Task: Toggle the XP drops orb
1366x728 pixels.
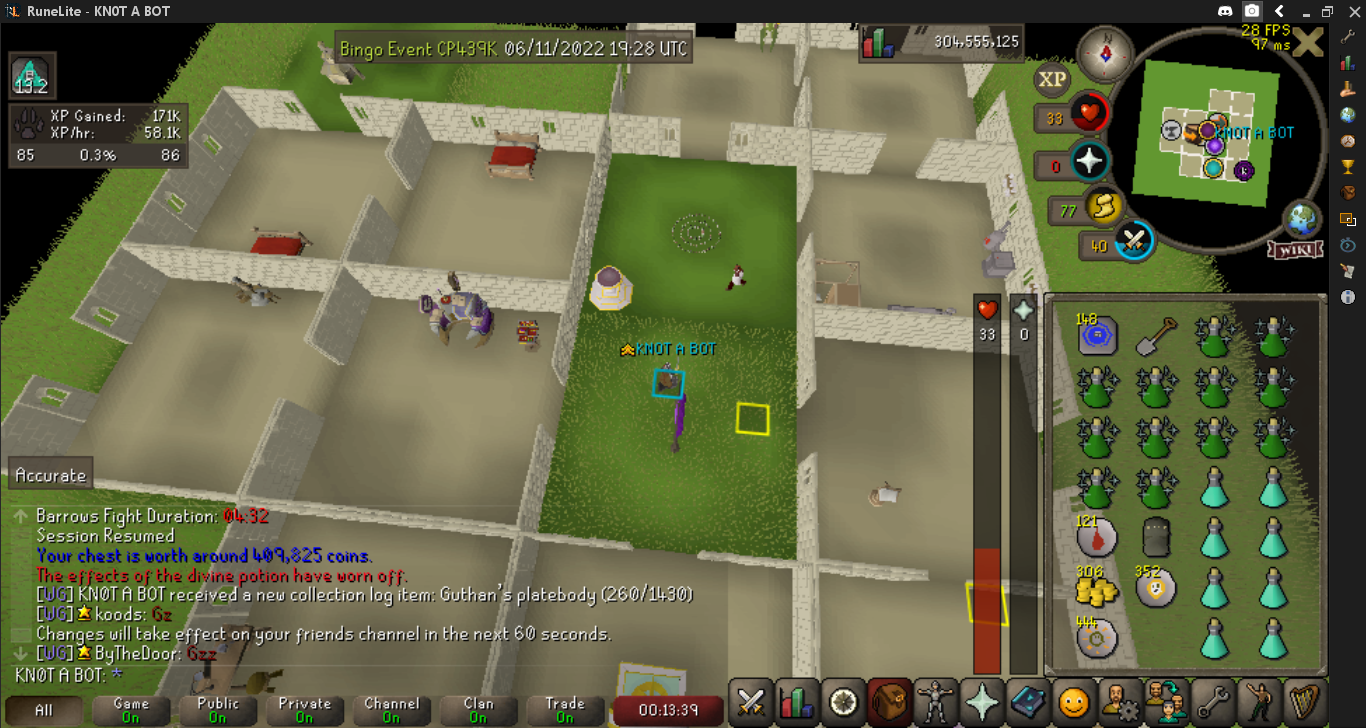Action: click(1051, 79)
